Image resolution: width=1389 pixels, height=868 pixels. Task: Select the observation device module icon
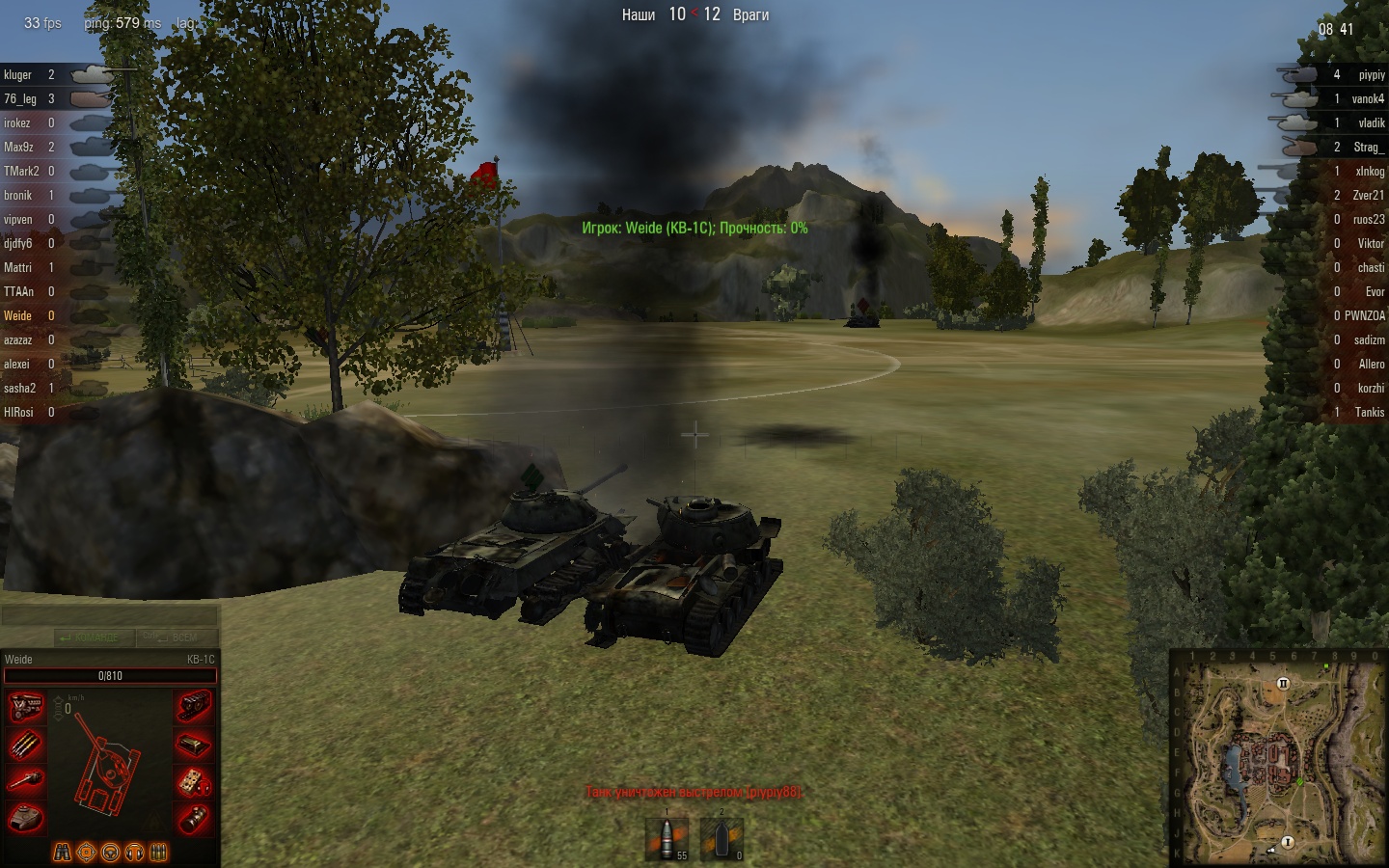point(193,818)
